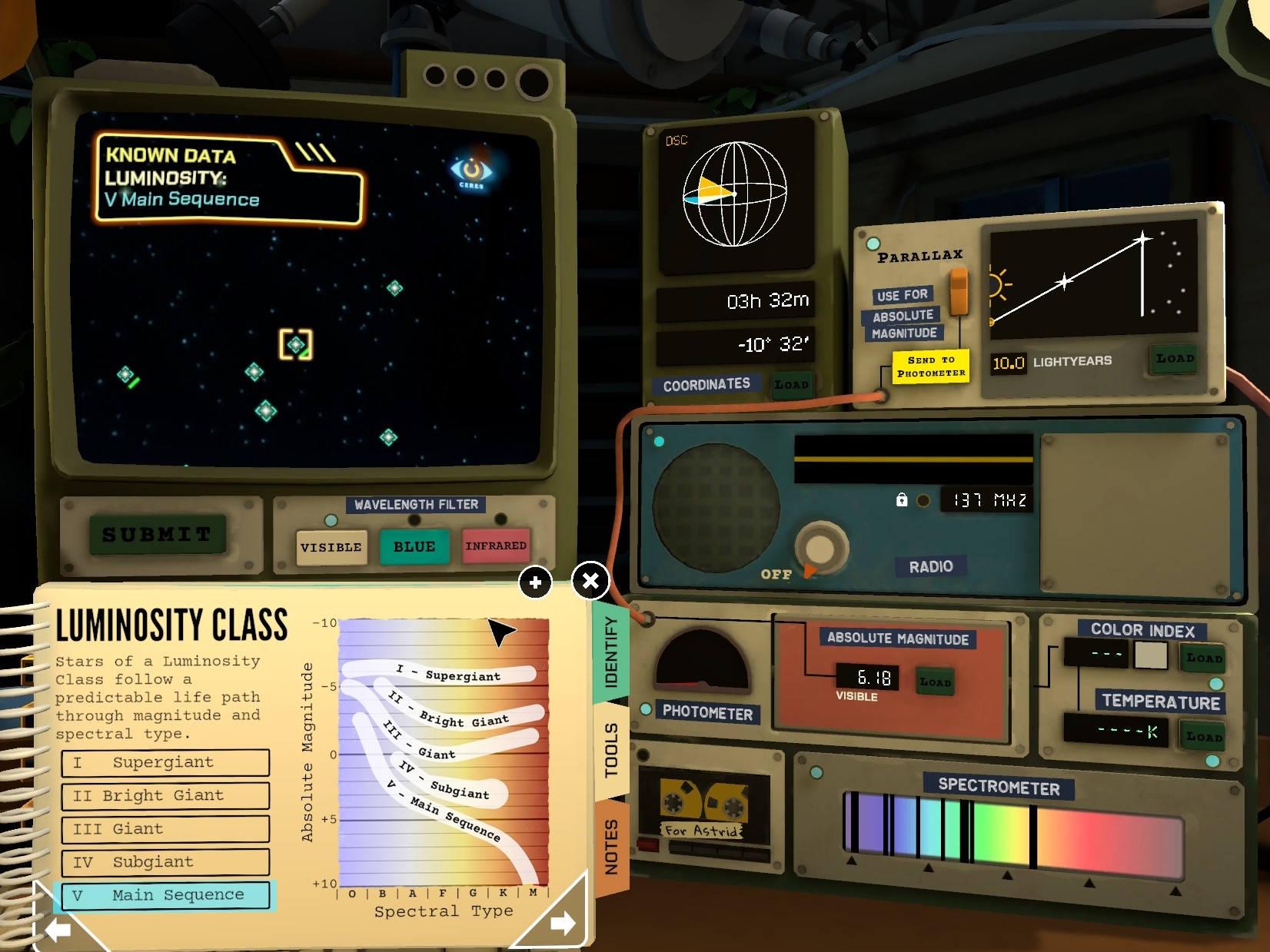
Task: Switch to the TOOLS notebook tab
Action: [611, 749]
